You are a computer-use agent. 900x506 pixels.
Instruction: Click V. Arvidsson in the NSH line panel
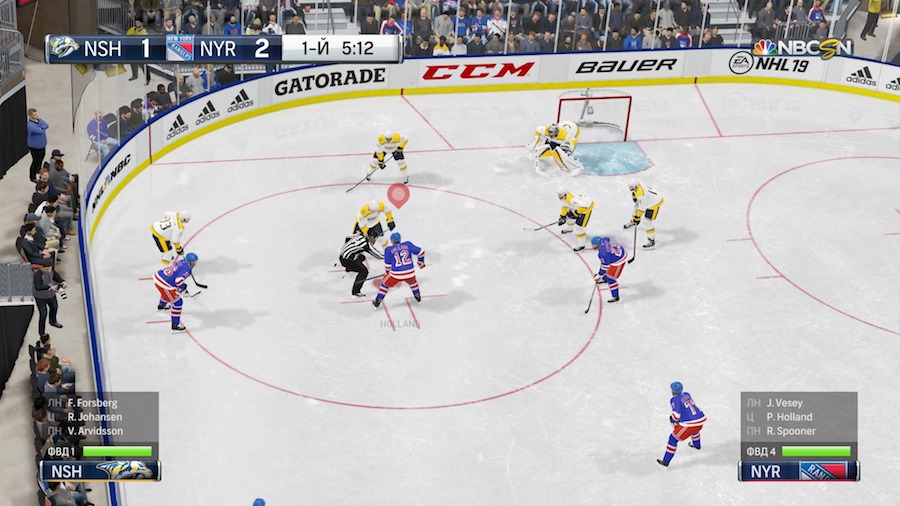coord(96,431)
